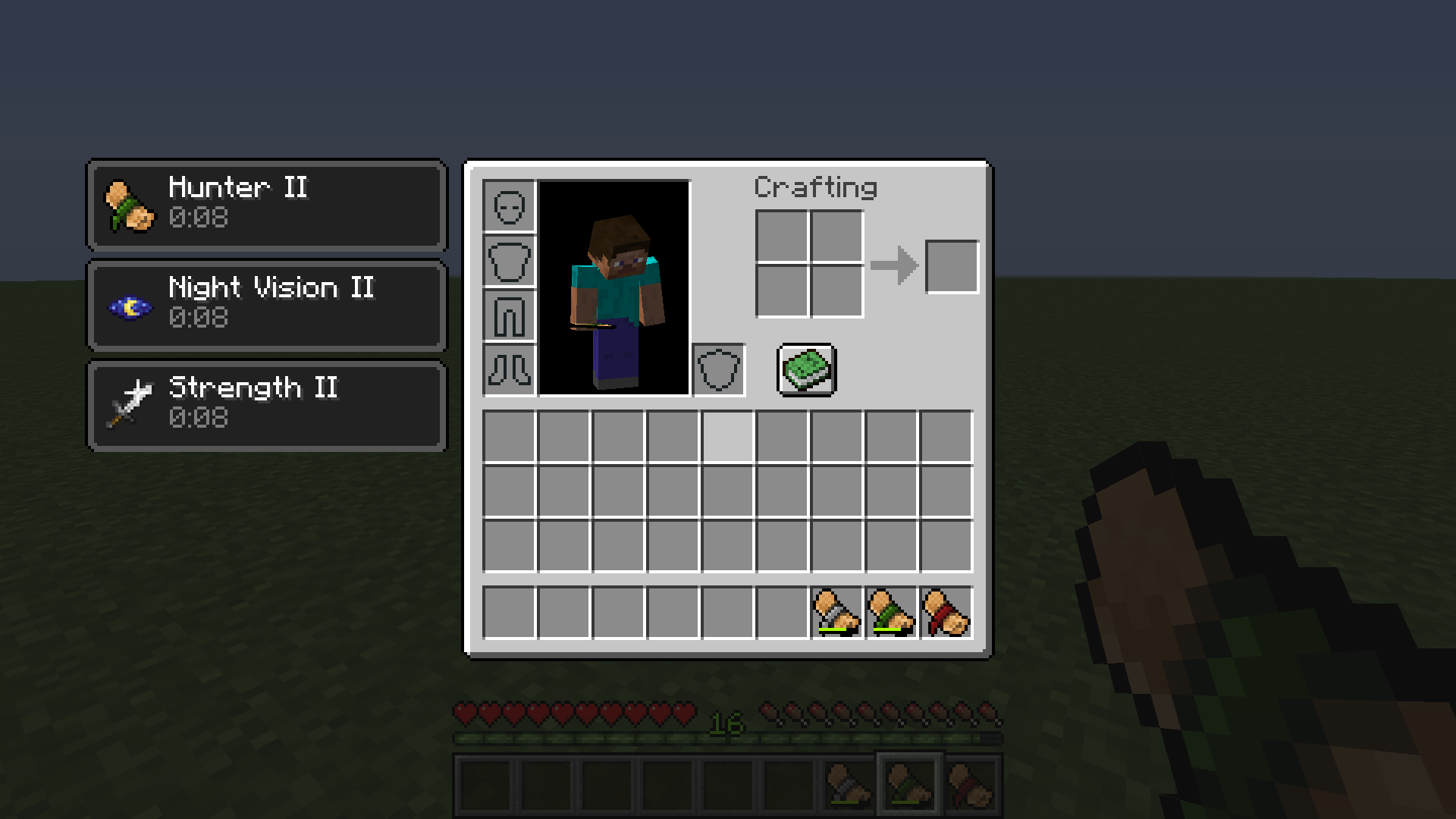Click the offhand shield slot
This screenshot has height=819, width=1456.
click(718, 369)
